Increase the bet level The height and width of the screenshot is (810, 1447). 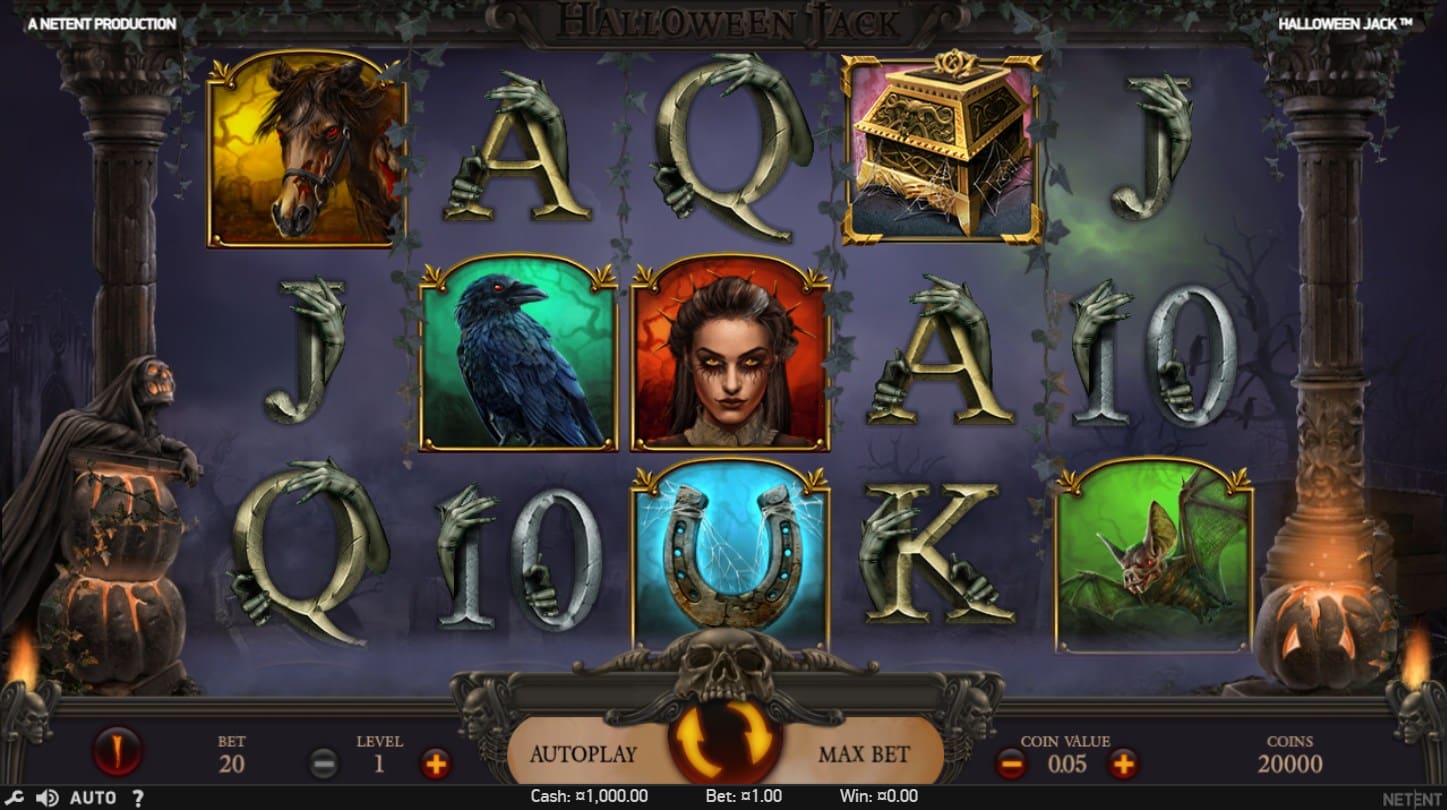coord(435,765)
